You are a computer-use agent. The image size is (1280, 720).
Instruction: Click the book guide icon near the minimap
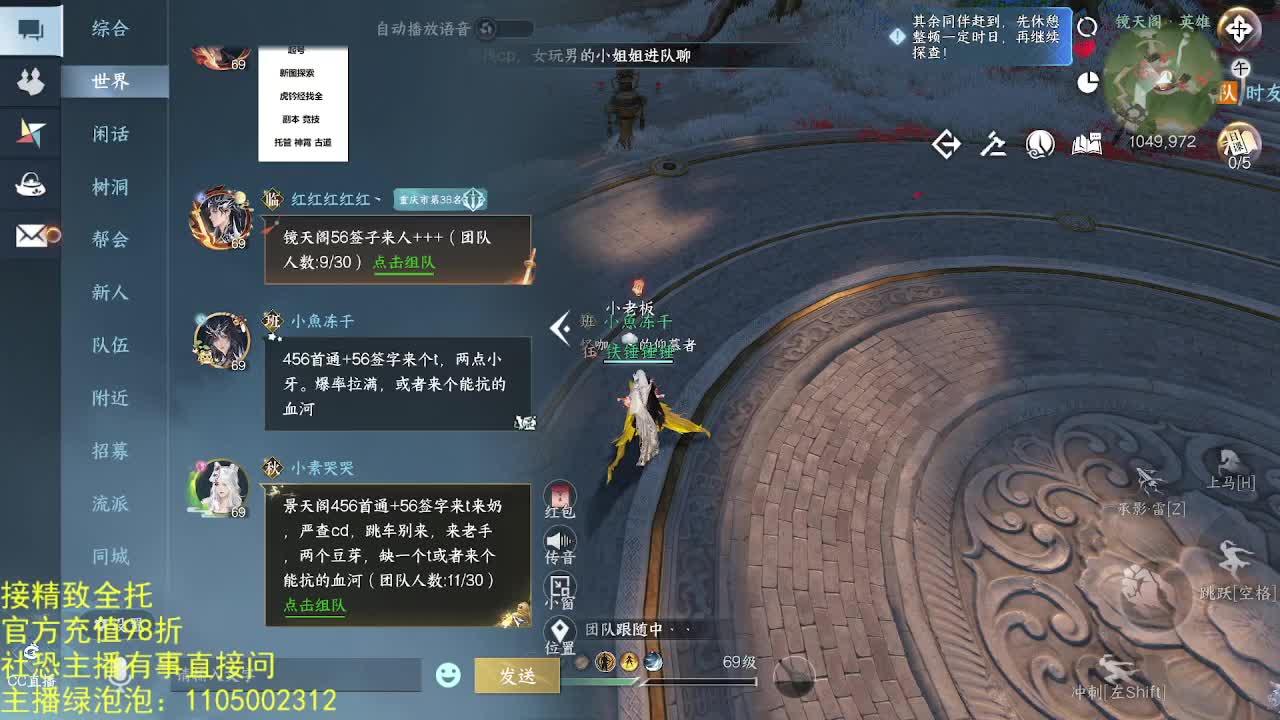click(x=1087, y=143)
